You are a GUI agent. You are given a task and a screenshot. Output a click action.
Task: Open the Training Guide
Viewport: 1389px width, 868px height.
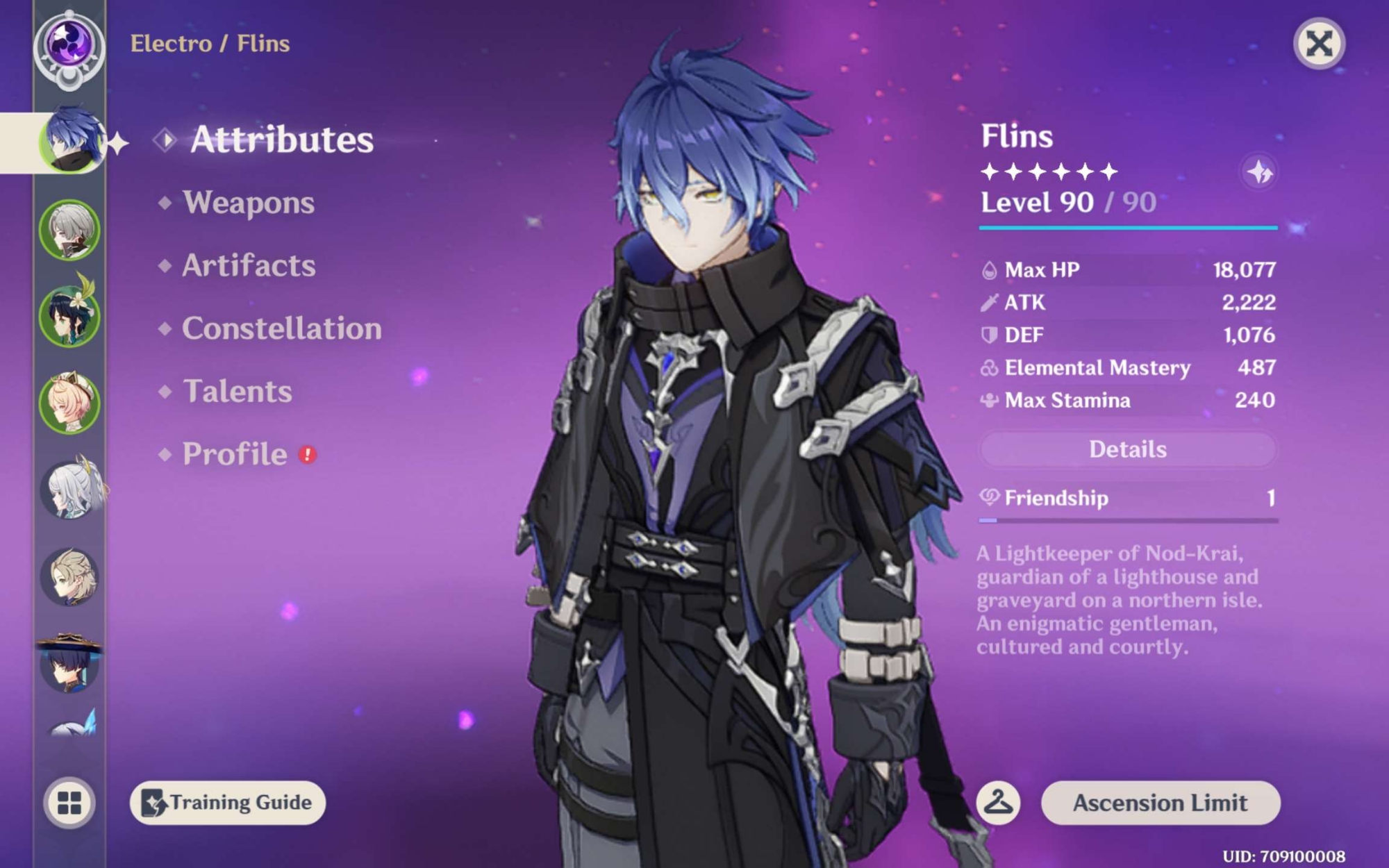tap(227, 803)
